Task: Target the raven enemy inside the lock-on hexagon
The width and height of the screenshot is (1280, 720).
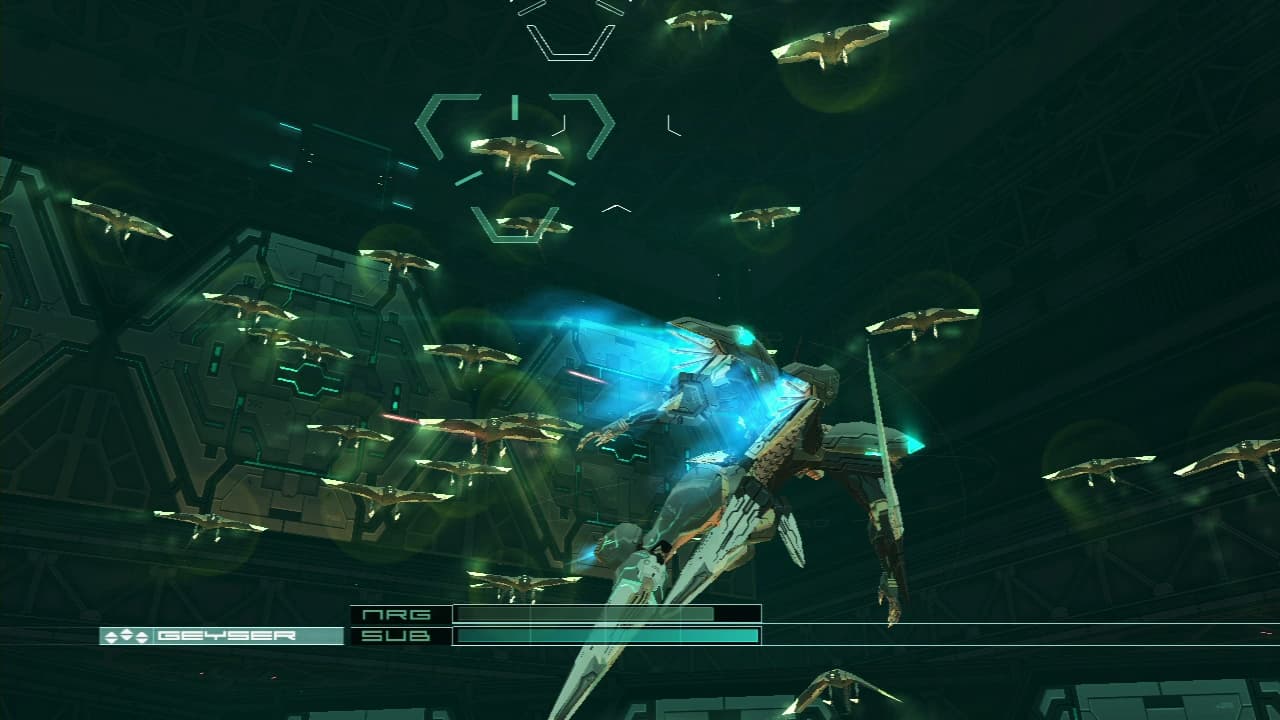Action: (518, 150)
